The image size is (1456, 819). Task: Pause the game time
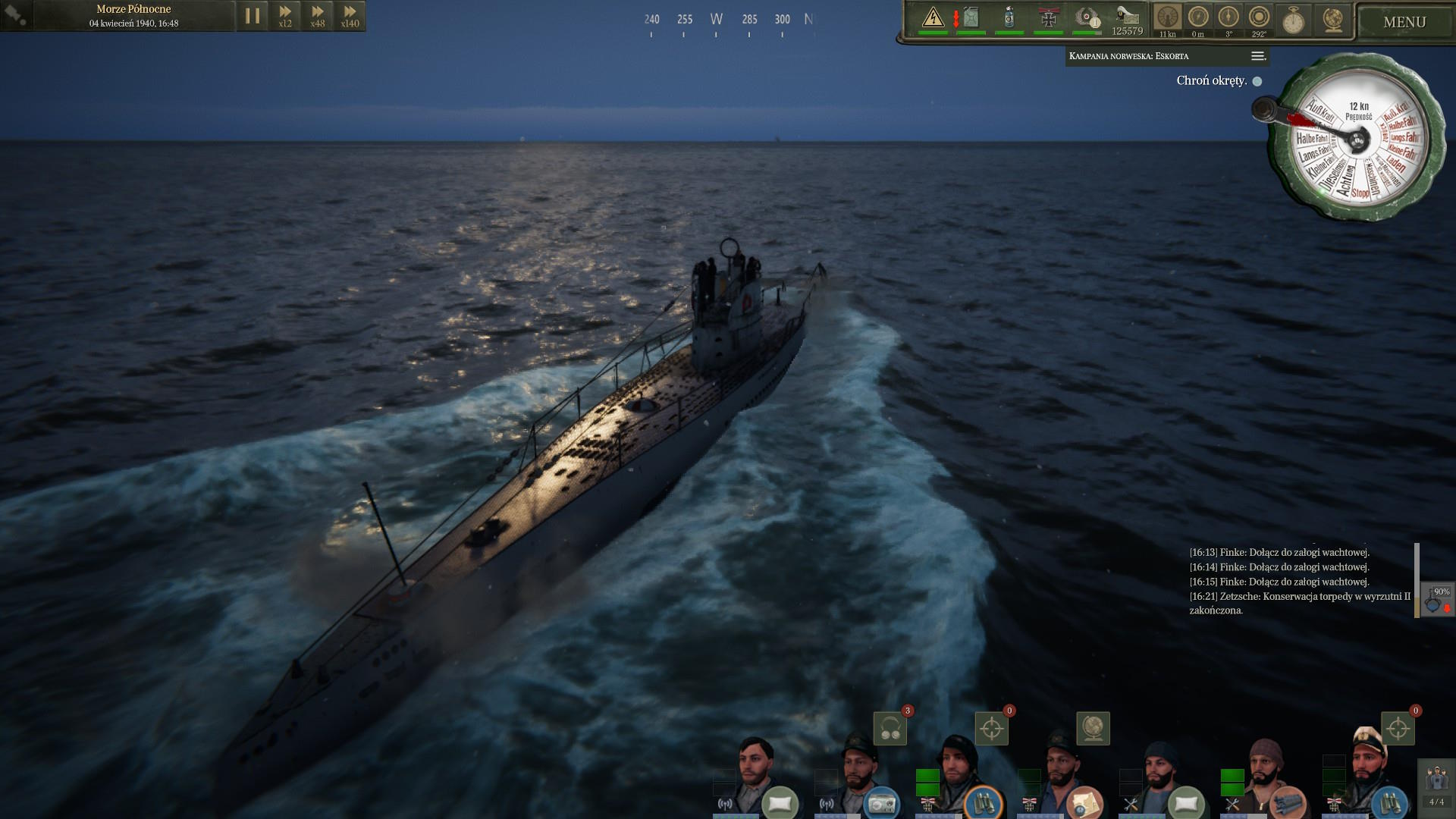click(253, 16)
